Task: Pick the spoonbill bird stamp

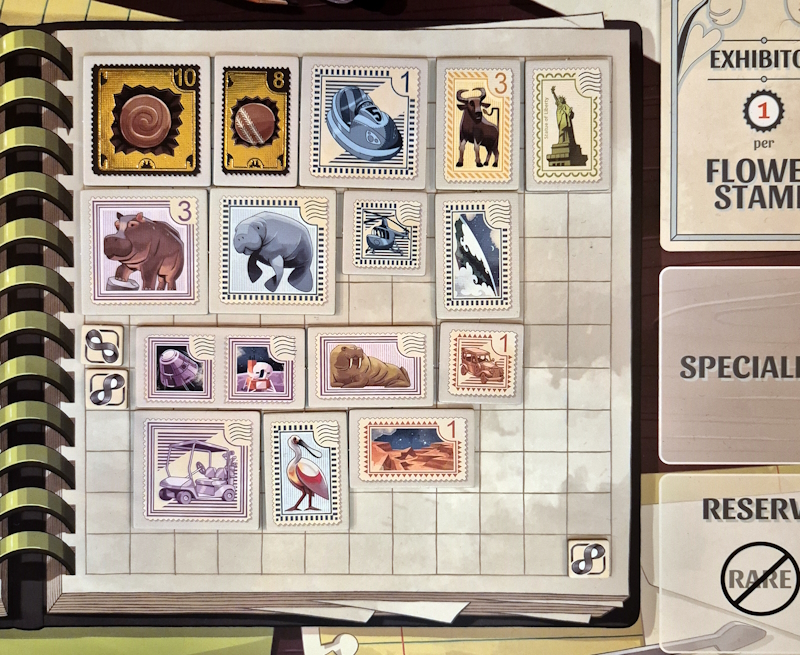Action: pos(304,470)
